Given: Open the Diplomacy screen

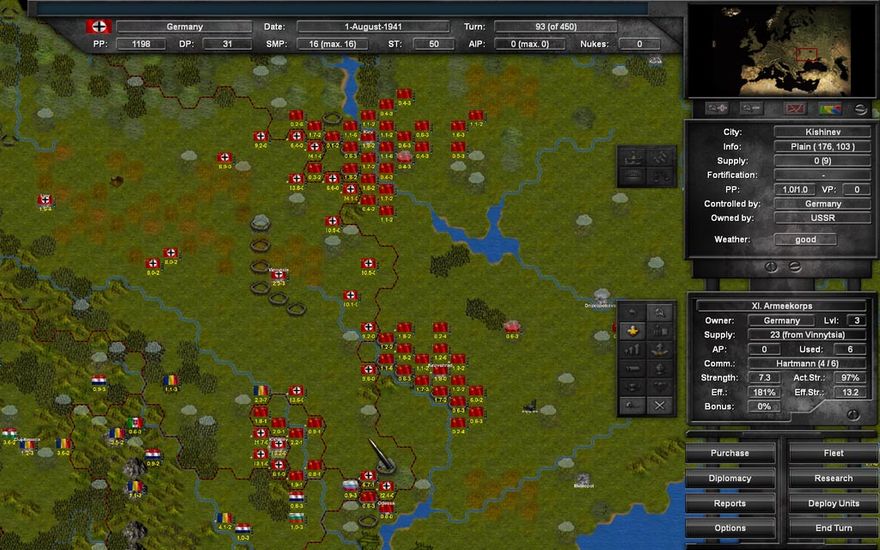Looking at the screenshot, I should pyautogui.click(x=730, y=478).
